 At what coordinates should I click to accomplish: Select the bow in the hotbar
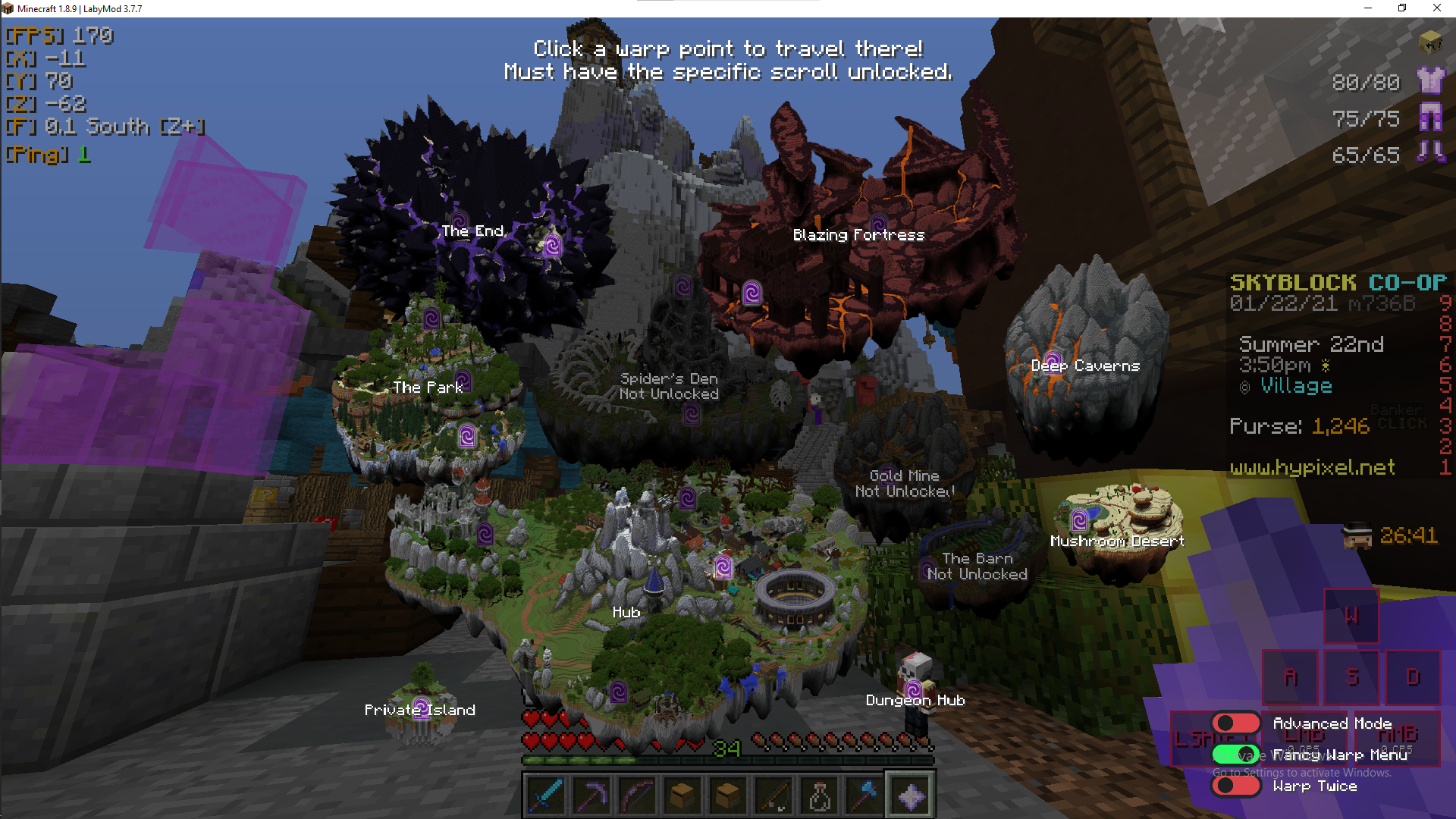point(636,793)
